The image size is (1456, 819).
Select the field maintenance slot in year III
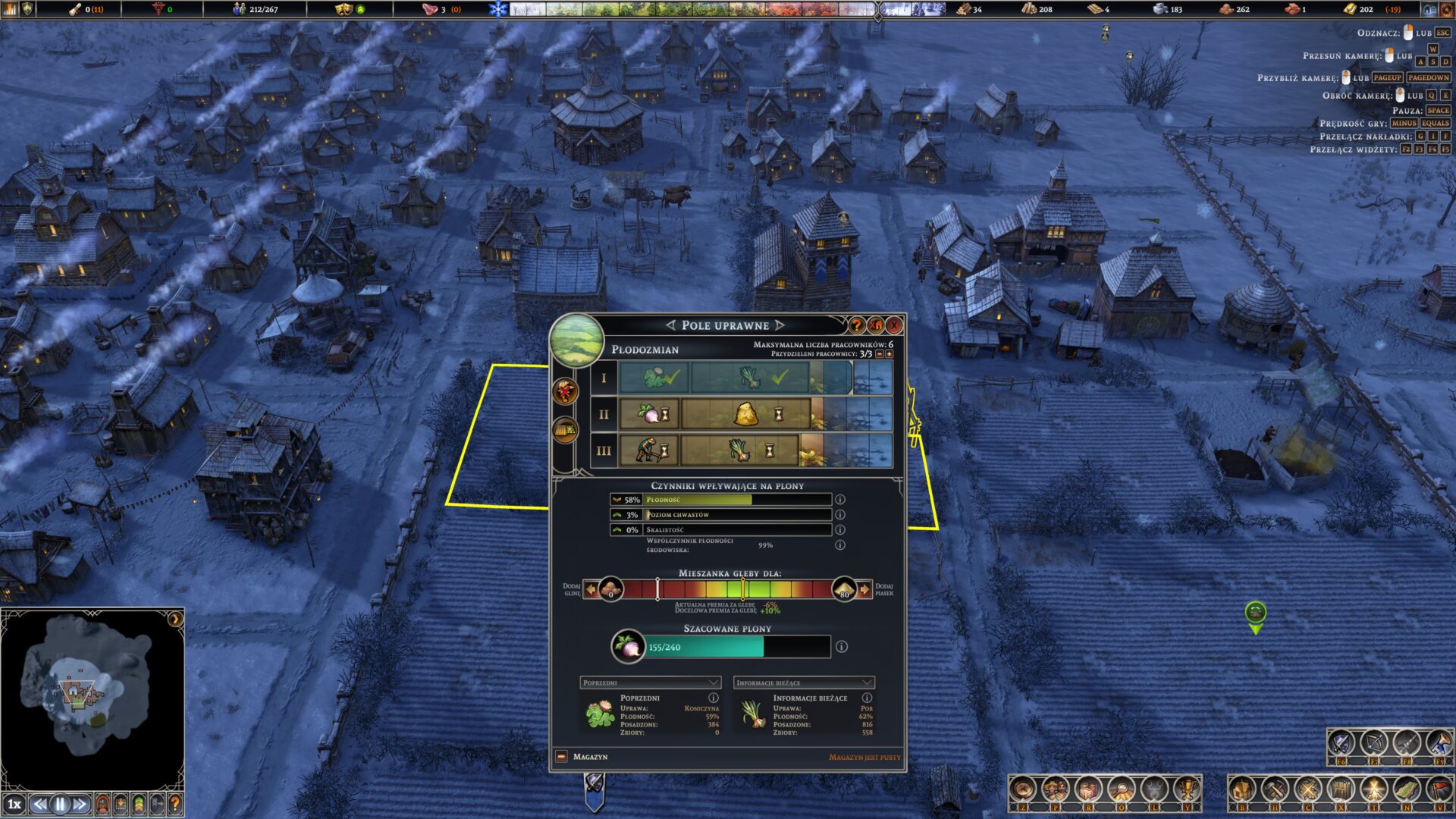649,450
